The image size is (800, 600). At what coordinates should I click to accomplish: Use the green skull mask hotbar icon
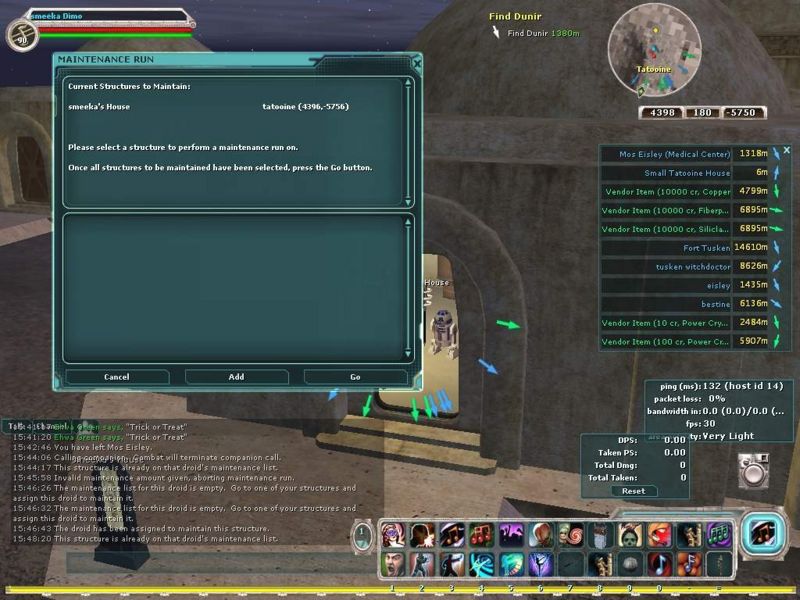[629, 534]
